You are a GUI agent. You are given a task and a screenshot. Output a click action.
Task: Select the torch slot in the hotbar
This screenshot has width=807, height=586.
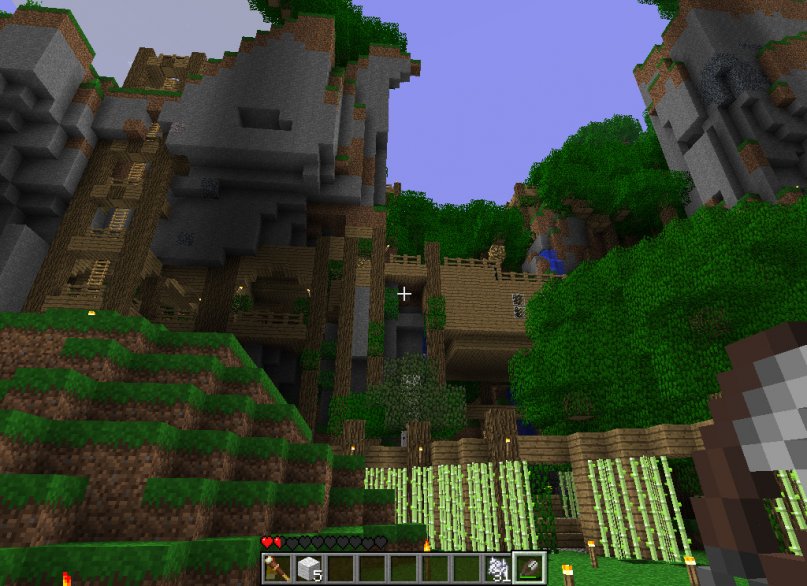[x=277, y=568]
